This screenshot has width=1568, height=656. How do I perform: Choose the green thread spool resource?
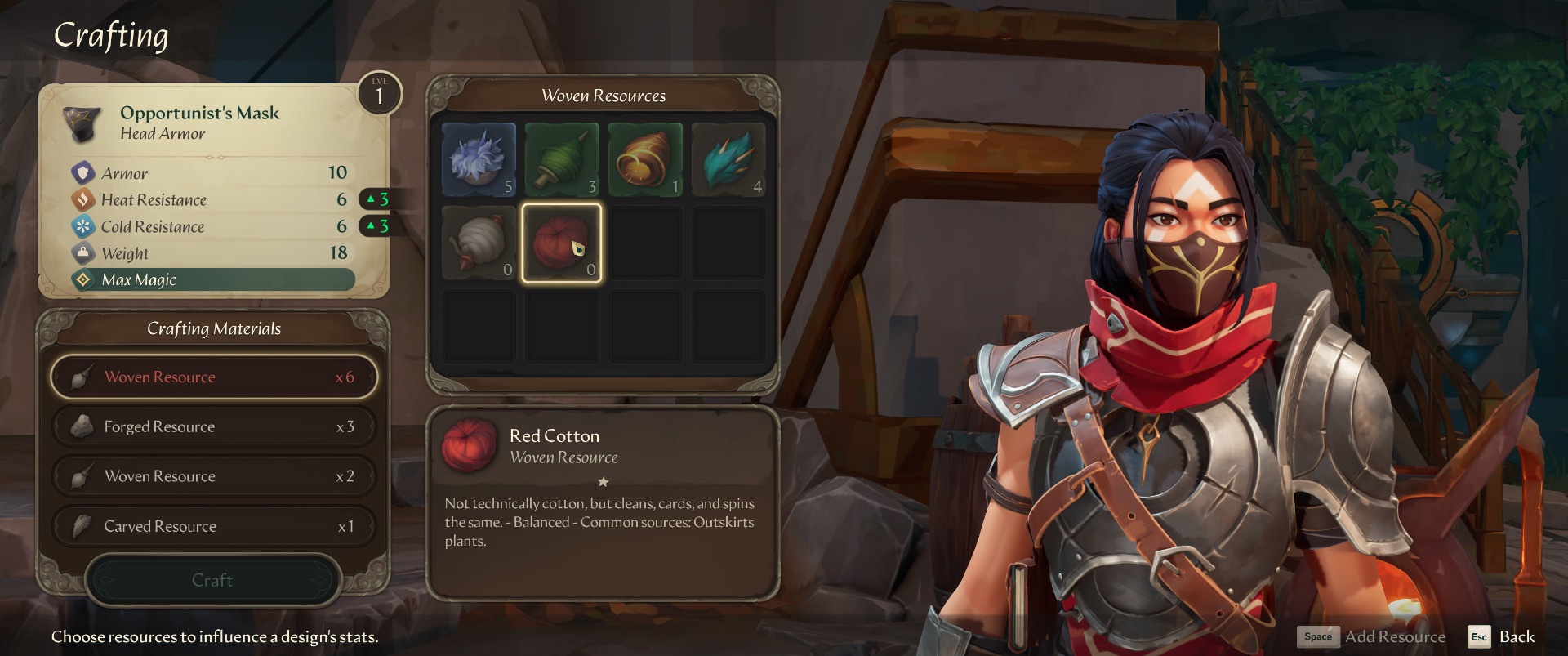pyautogui.click(x=562, y=160)
